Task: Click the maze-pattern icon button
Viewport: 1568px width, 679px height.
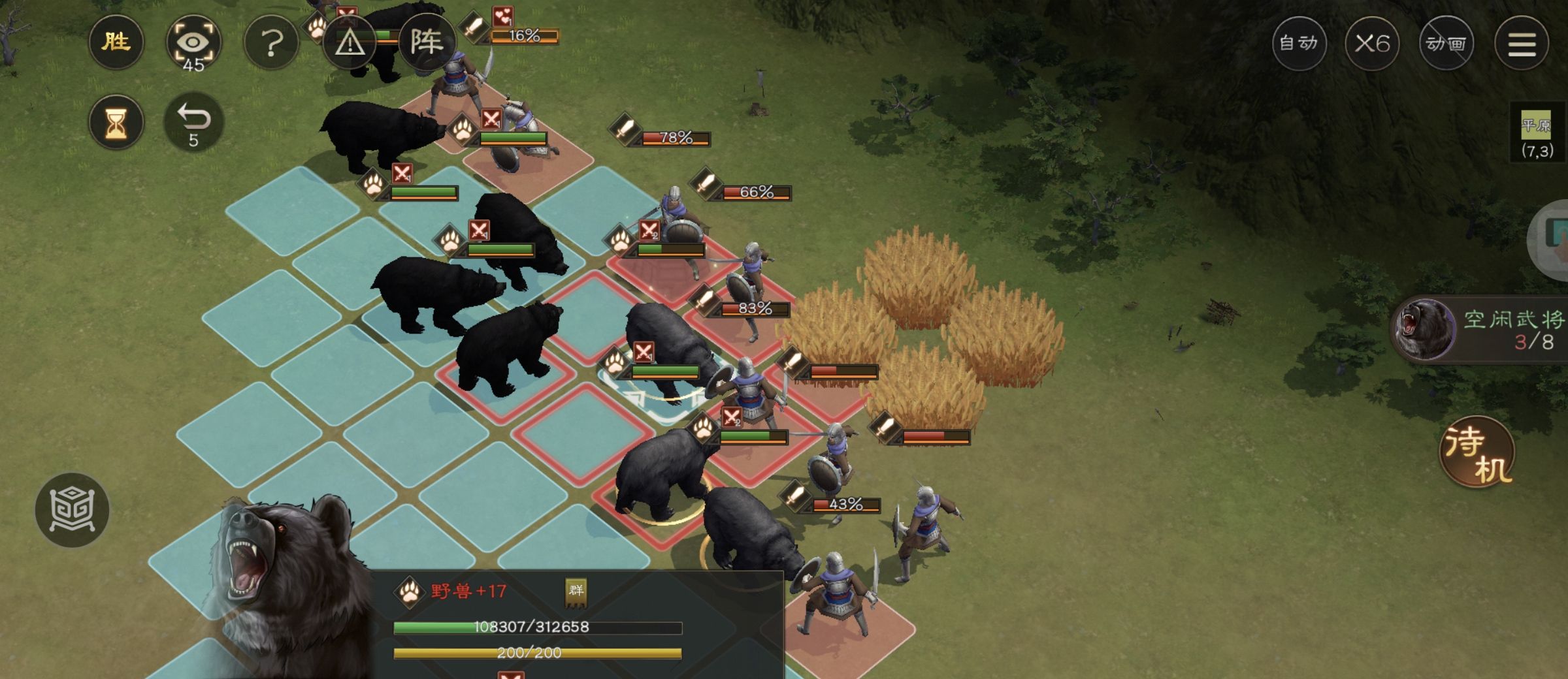Action: pos(72,510)
